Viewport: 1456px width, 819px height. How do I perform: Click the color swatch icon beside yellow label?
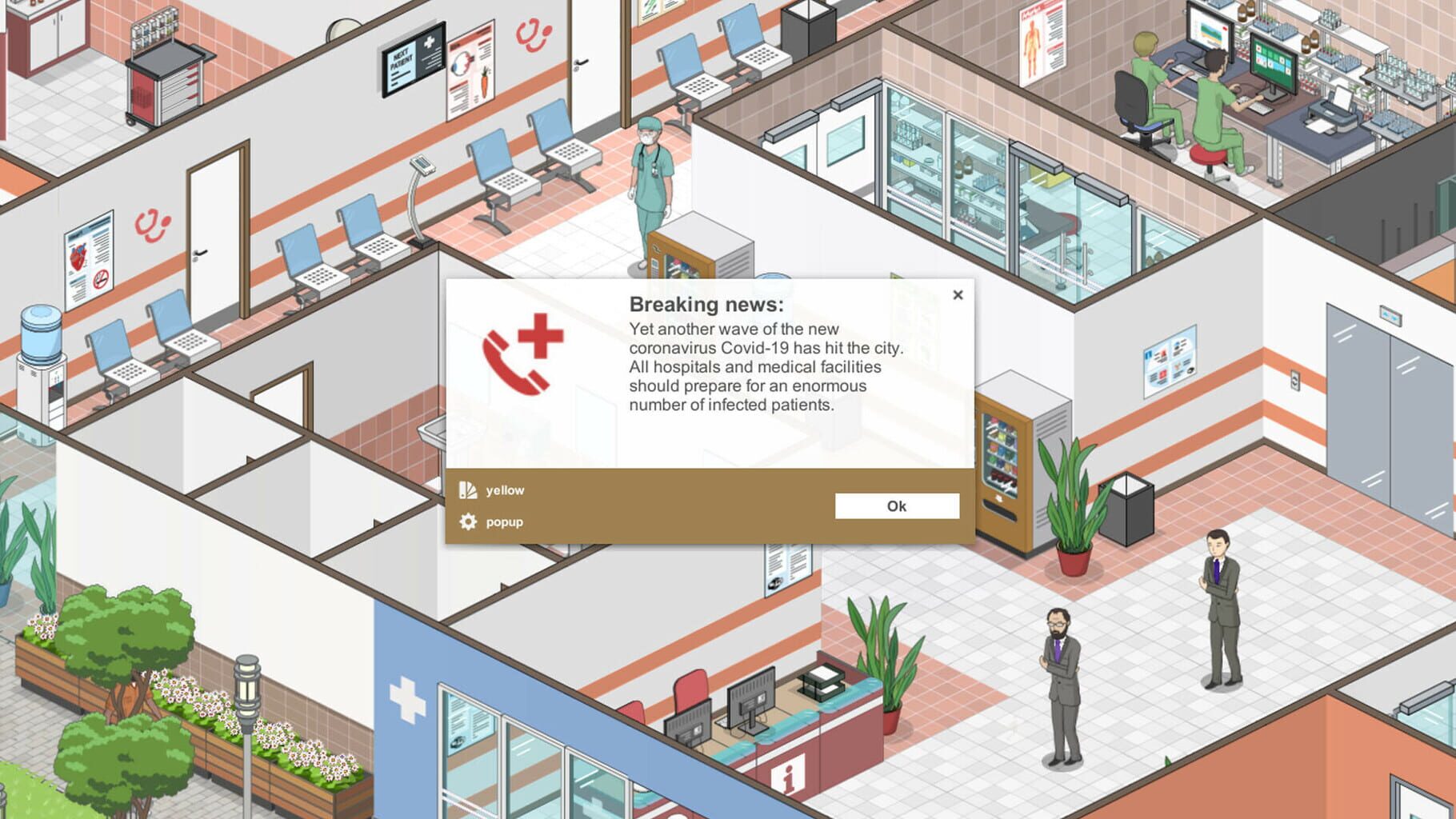[x=467, y=489]
